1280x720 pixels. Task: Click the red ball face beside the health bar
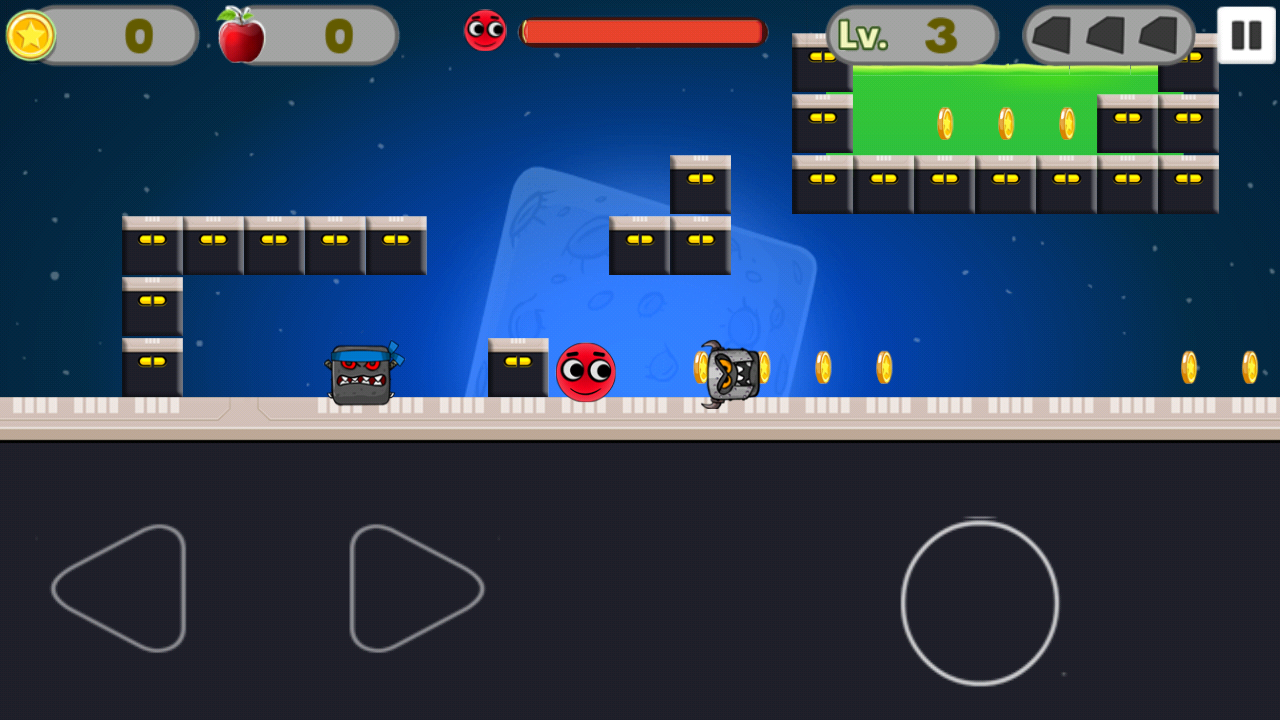click(484, 31)
